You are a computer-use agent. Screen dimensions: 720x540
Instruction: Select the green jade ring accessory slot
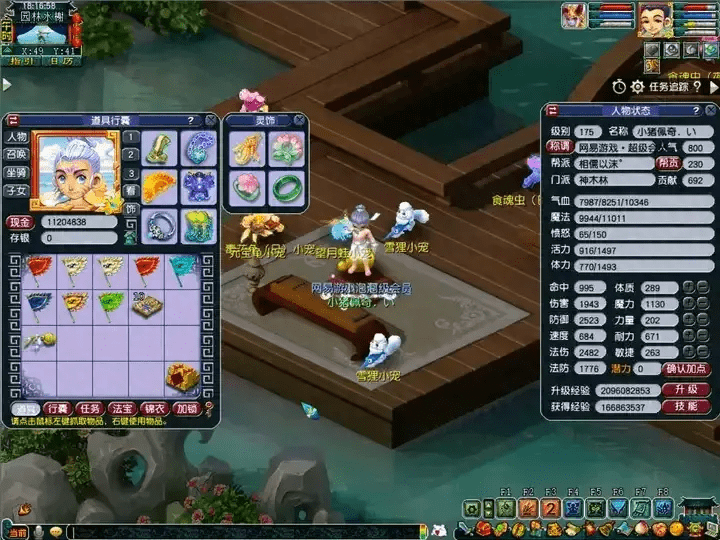[286, 186]
